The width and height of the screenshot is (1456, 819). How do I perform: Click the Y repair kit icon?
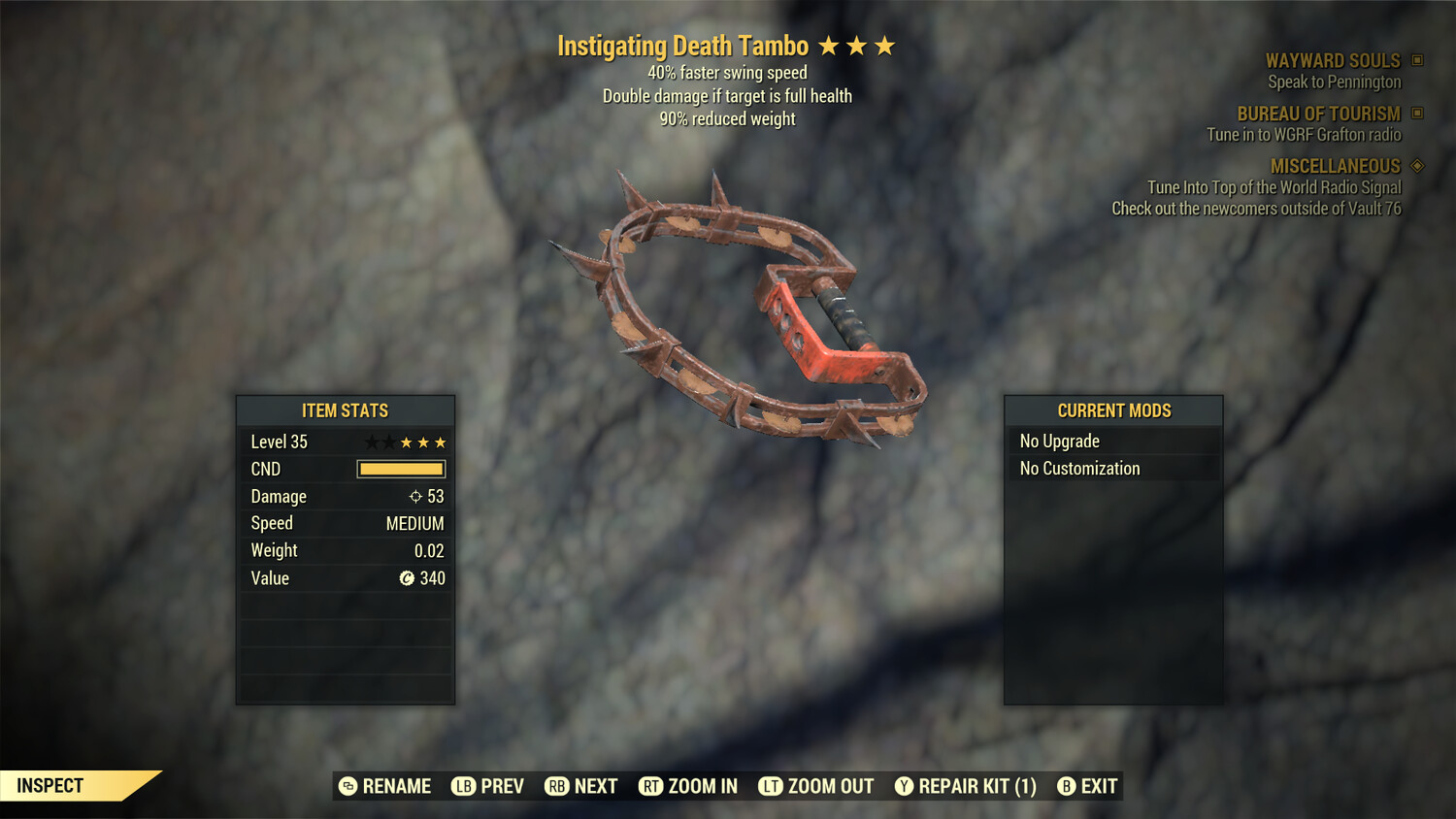(903, 786)
